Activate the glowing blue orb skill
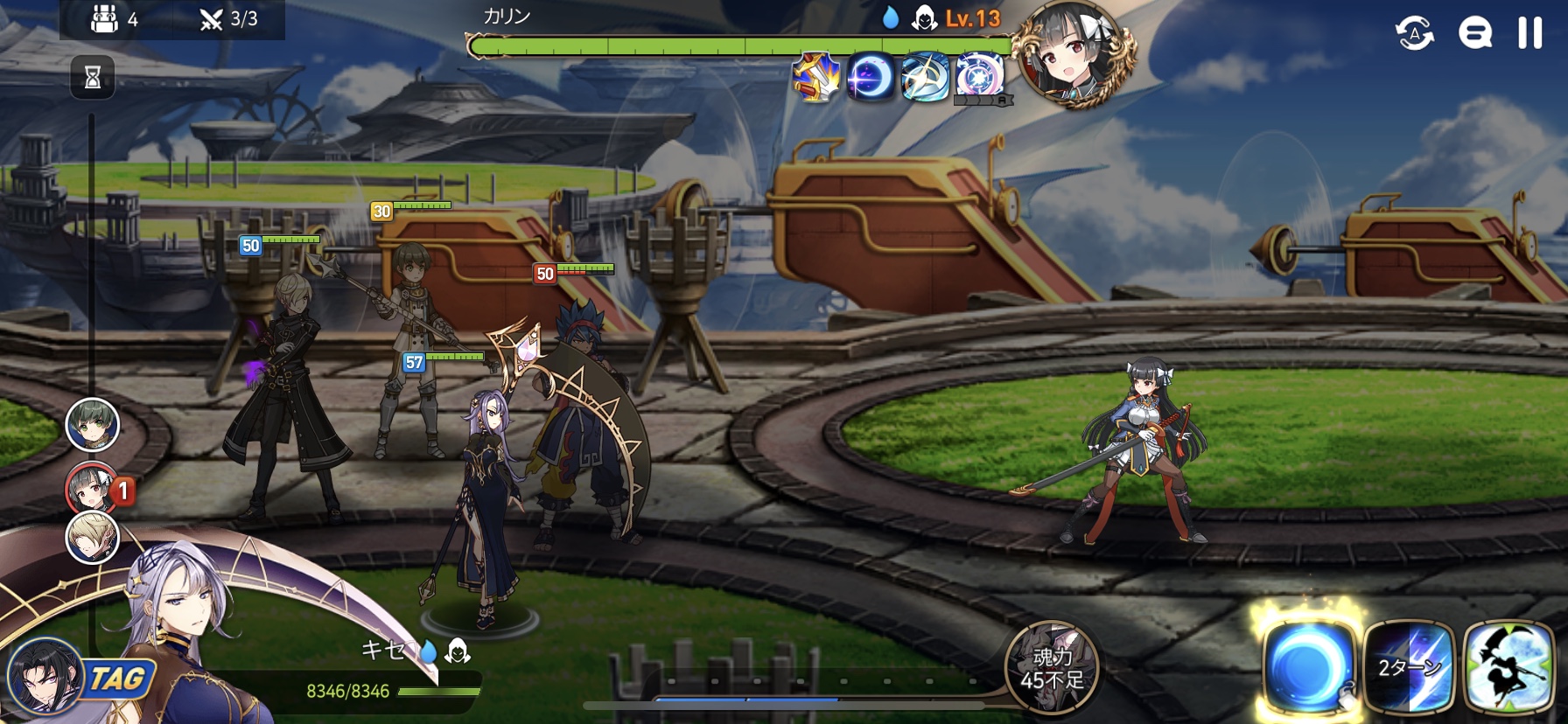Viewport: 1568px width, 724px height. coord(1307,668)
